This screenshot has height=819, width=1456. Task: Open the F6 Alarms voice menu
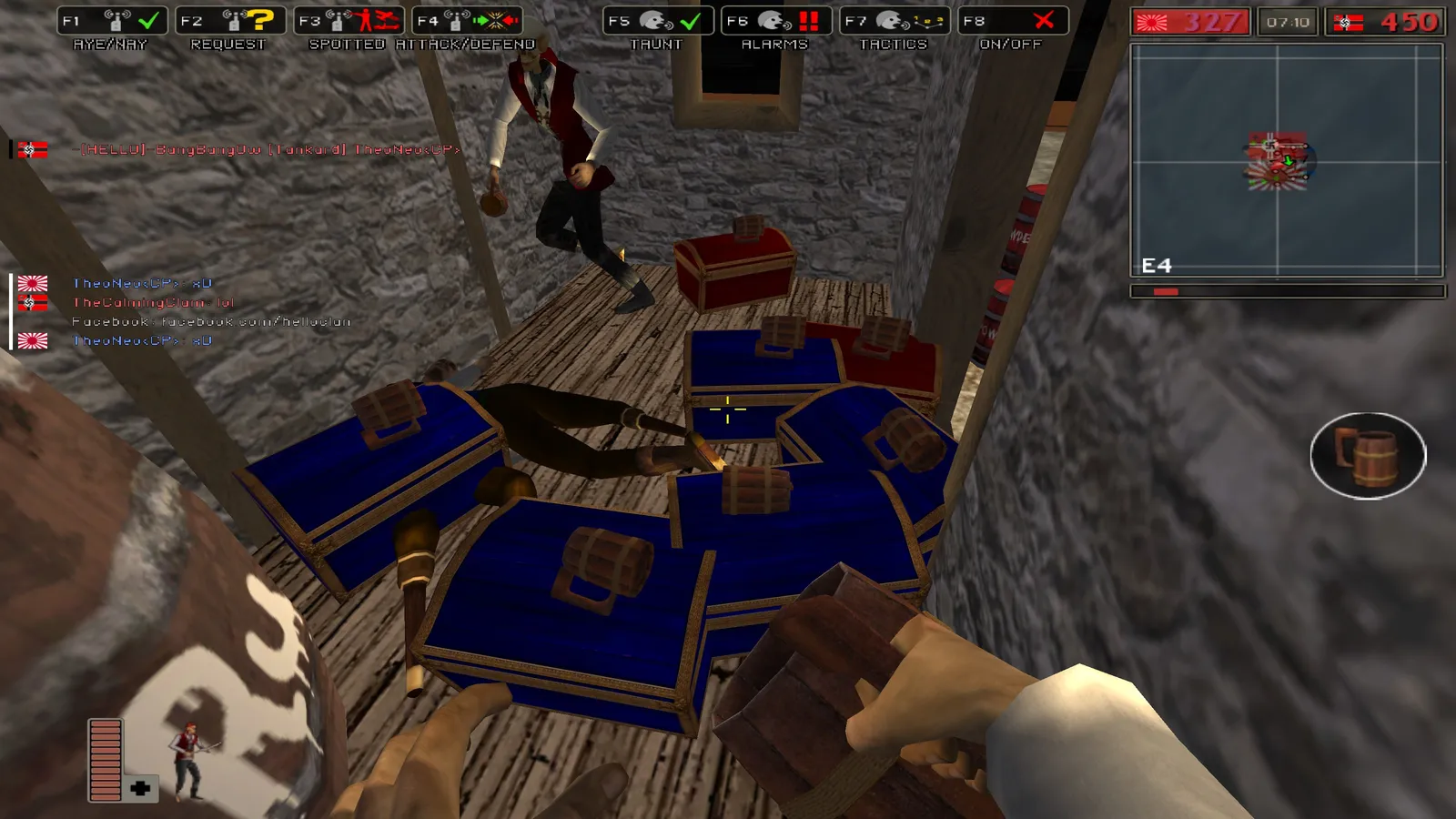click(776, 21)
